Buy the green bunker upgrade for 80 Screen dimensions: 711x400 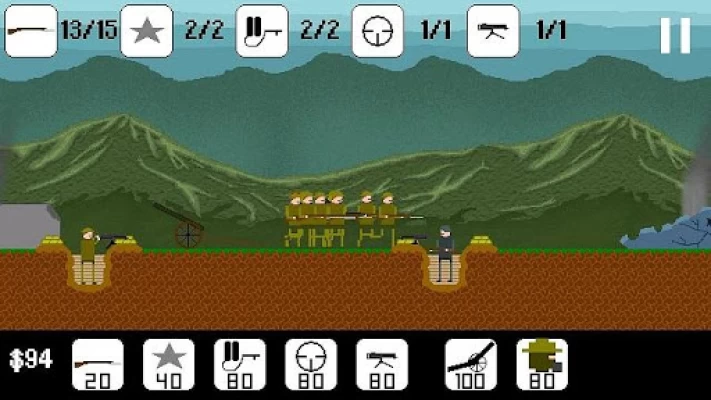541,364
